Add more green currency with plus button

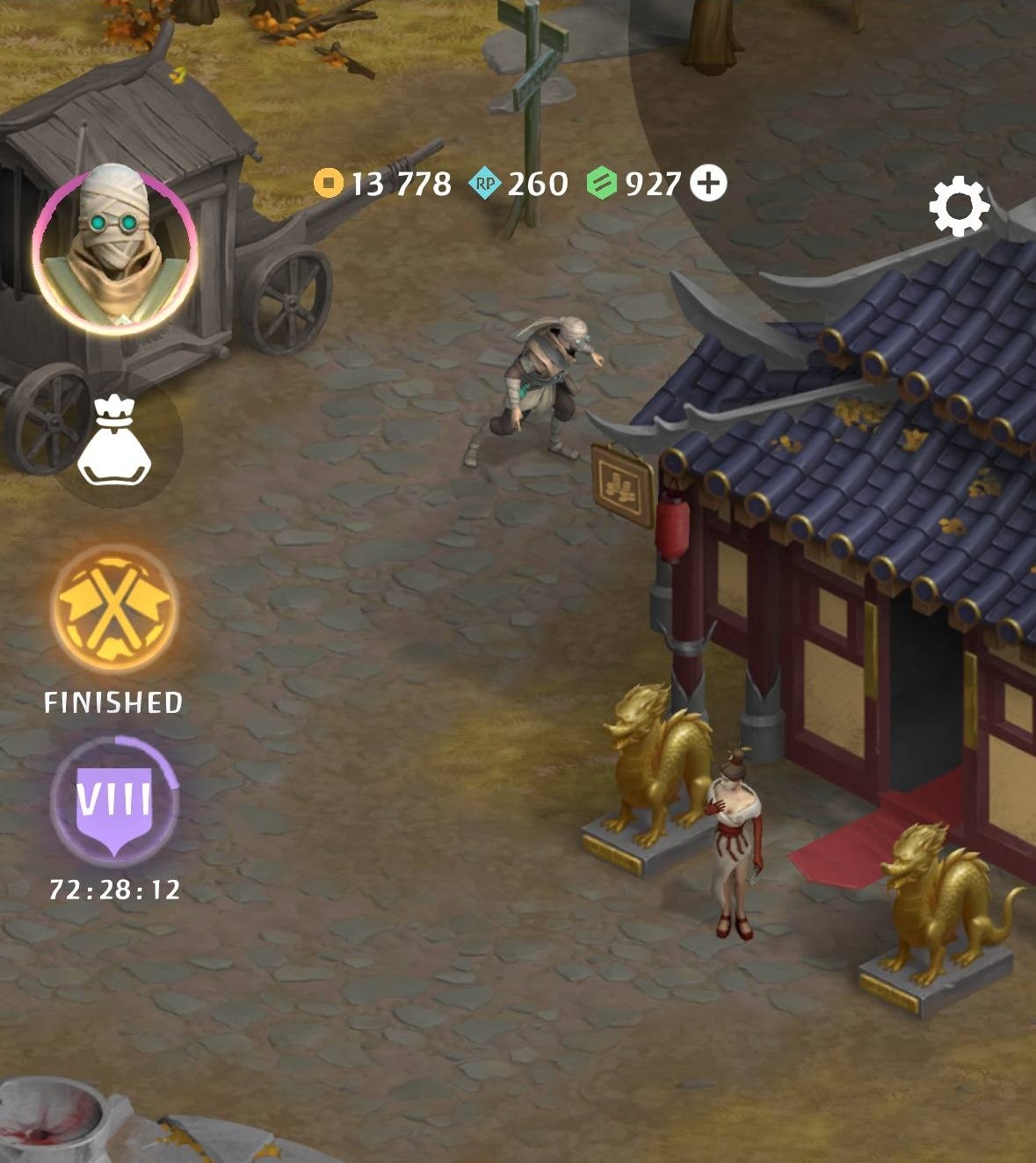click(x=708, y=184)
